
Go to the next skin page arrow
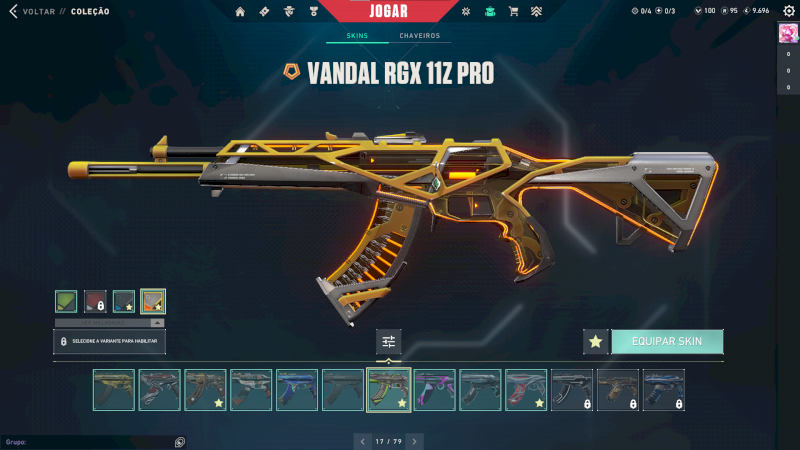415,440
